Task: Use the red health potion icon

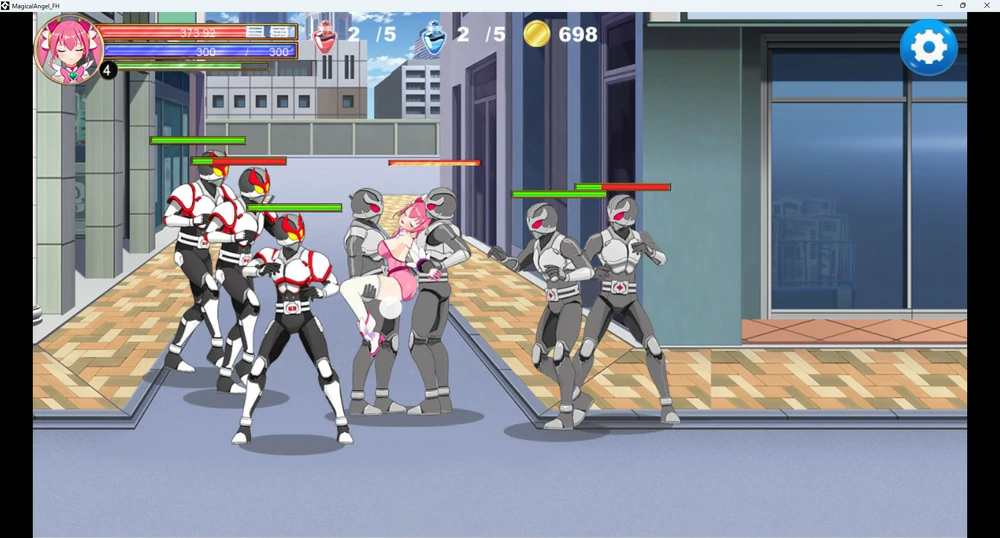Action: 325,36
